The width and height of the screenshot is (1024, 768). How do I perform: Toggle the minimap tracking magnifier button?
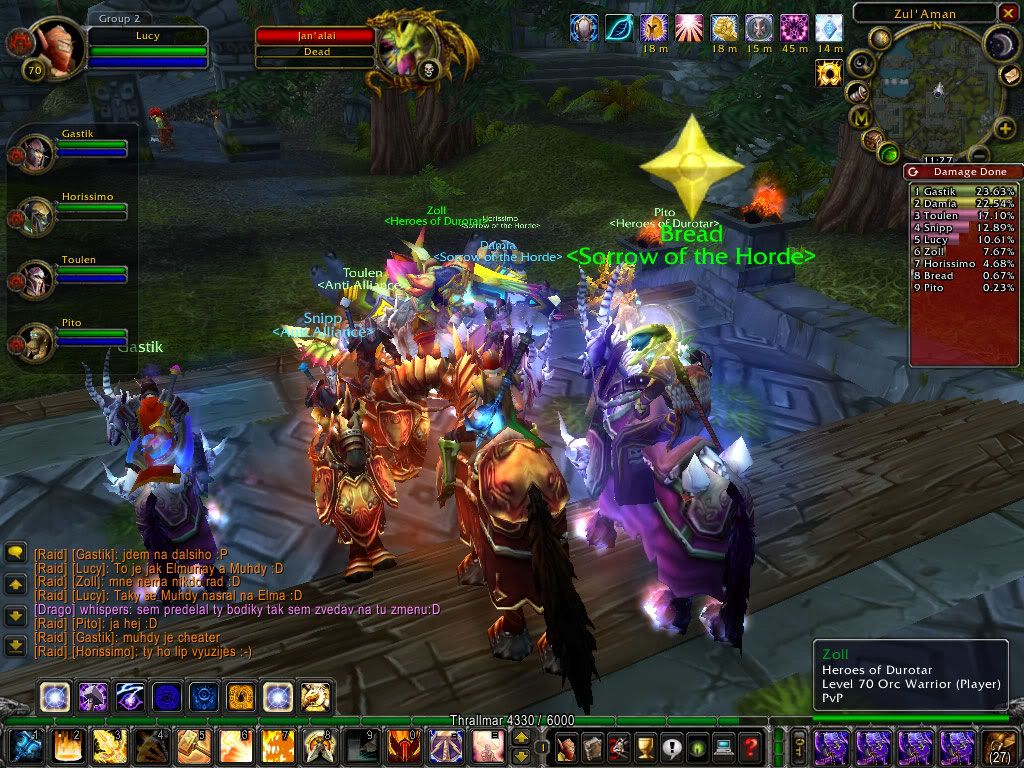click(x=860, y=66)
